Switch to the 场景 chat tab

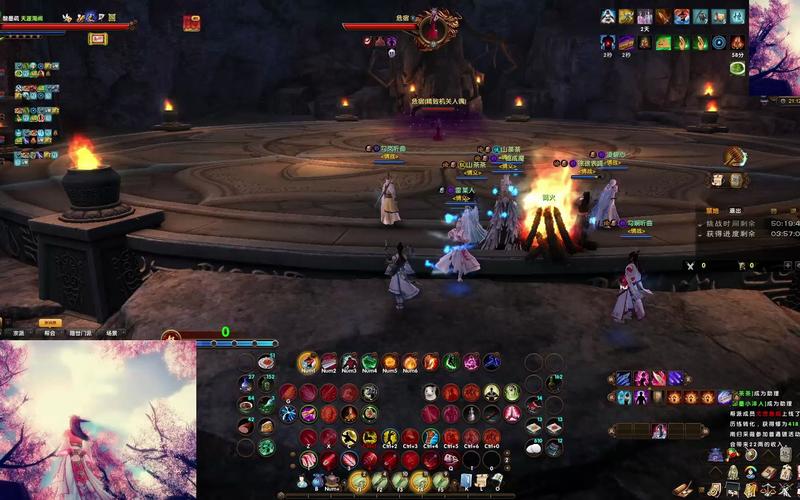112,333
